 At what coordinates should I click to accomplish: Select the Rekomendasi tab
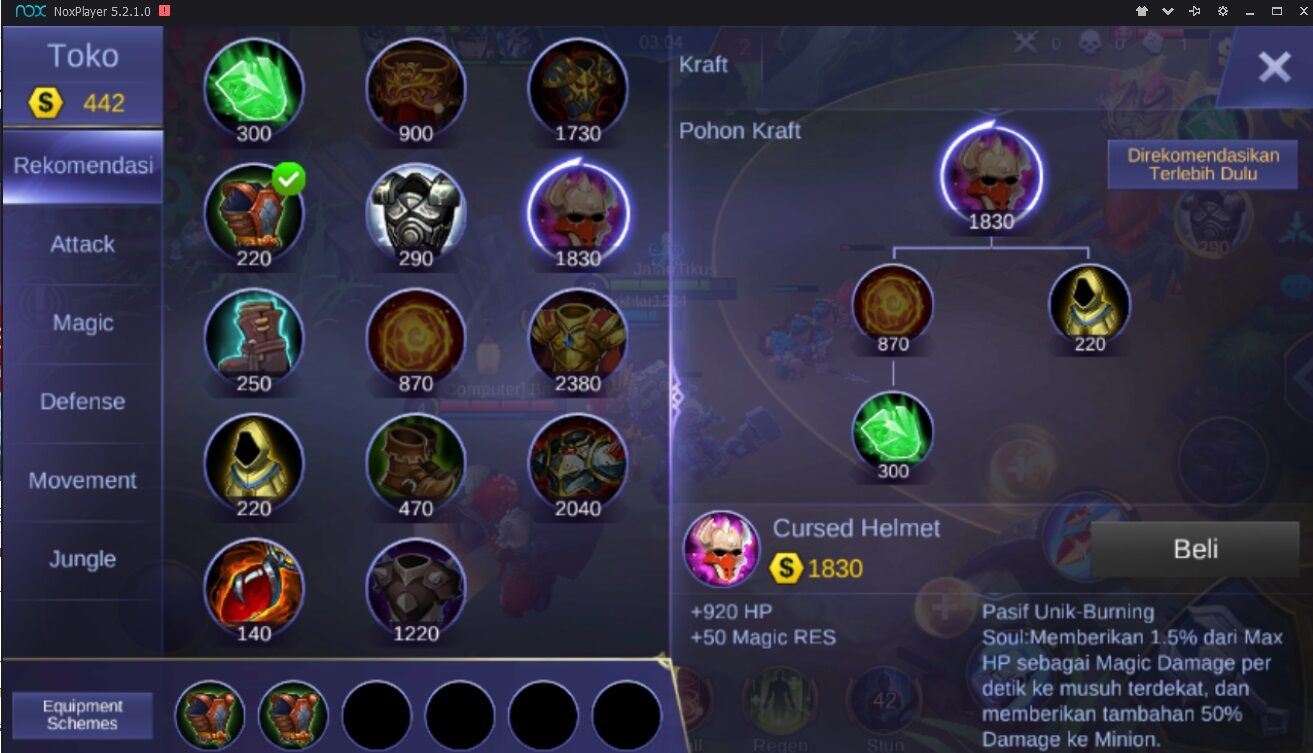(x=82, y=166)
